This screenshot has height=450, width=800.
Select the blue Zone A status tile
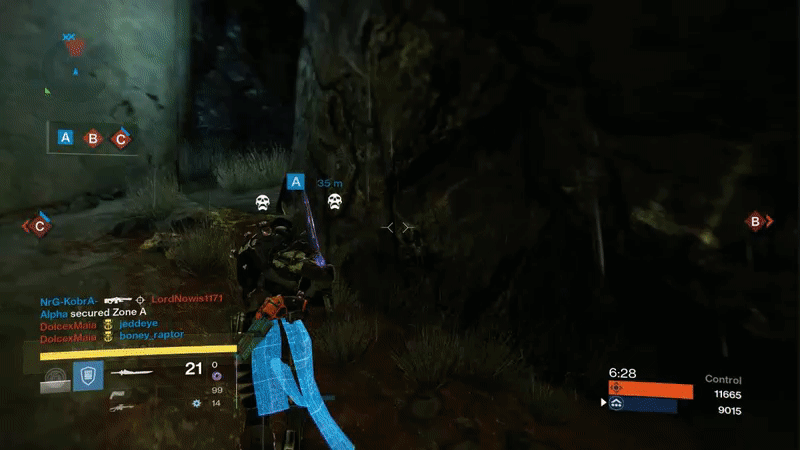point(66,138)
